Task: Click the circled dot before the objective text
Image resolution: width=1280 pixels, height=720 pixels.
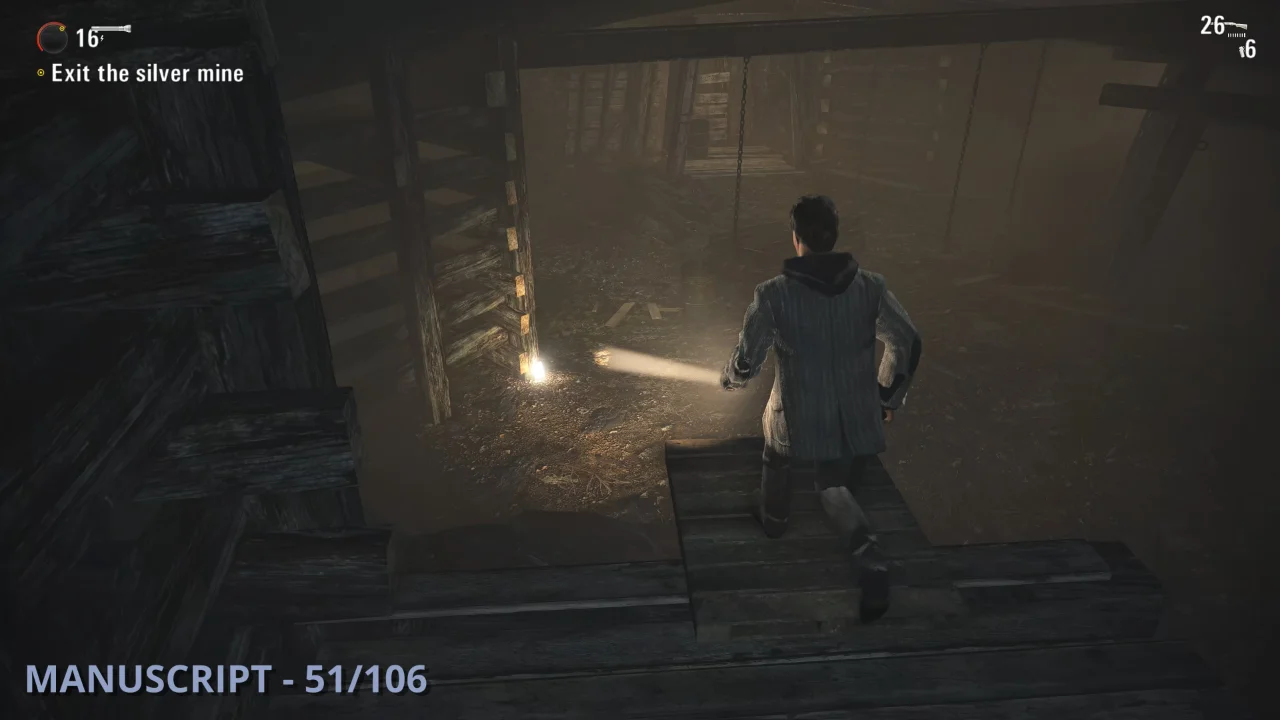Action: pyautogui.click(x=41, y=72)
